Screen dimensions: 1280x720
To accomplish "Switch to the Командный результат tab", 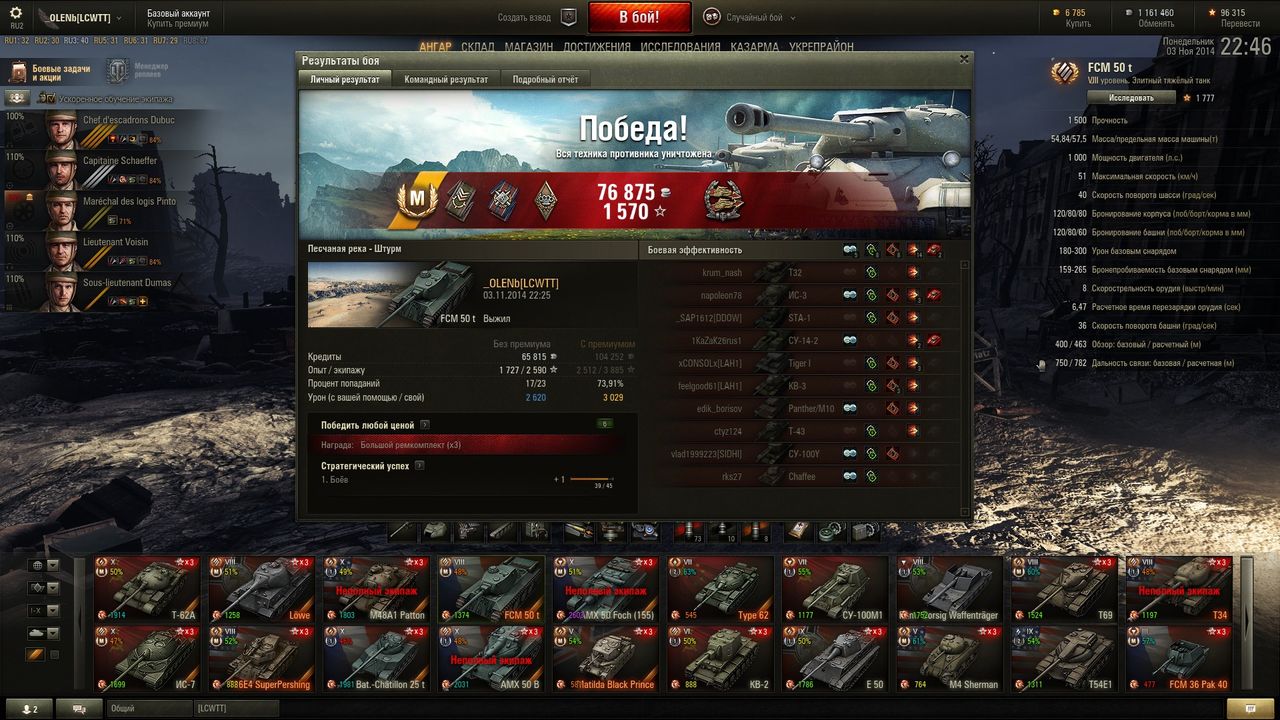I will point(446,79).
